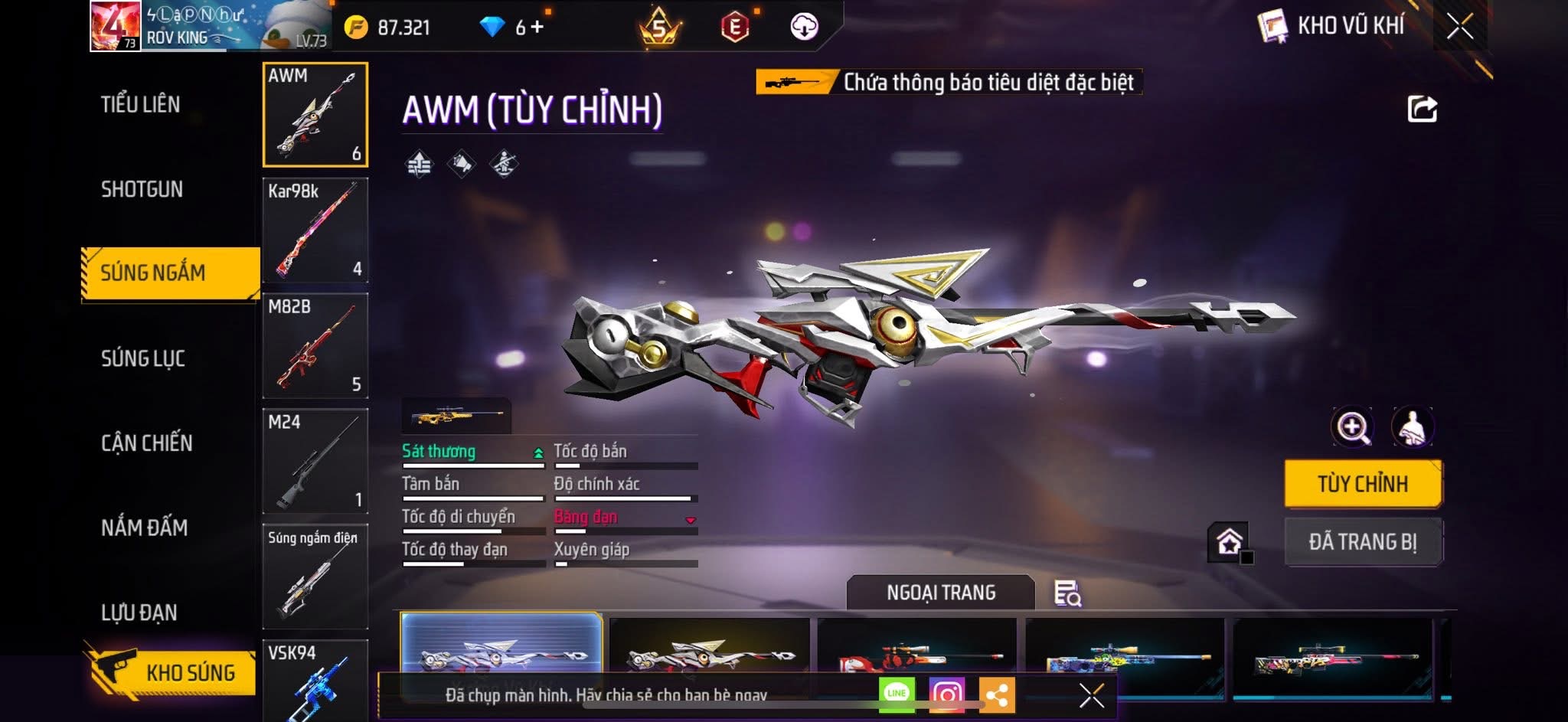Image resolution: width=1568 pixels, height=722 pixels.
Task: Close the Kho Vũ Khí screen
Action: pyautogui.click(x=1459, y=27)
